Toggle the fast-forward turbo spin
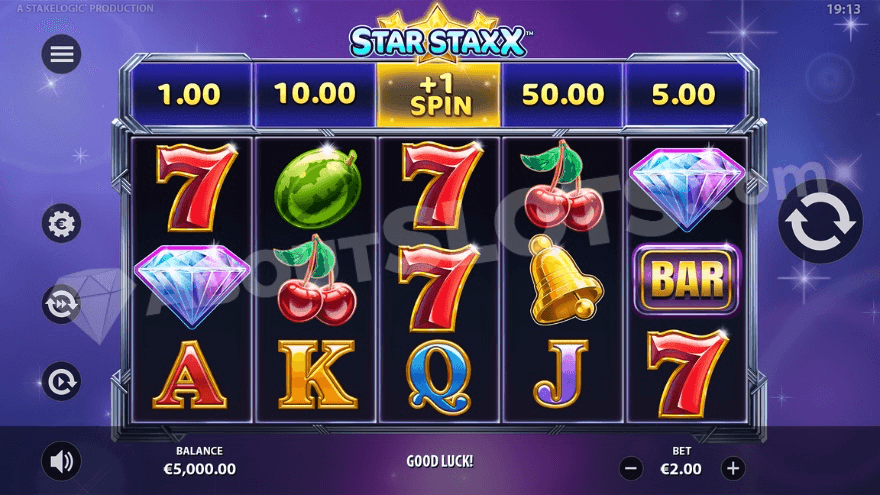 coord(61,303)
